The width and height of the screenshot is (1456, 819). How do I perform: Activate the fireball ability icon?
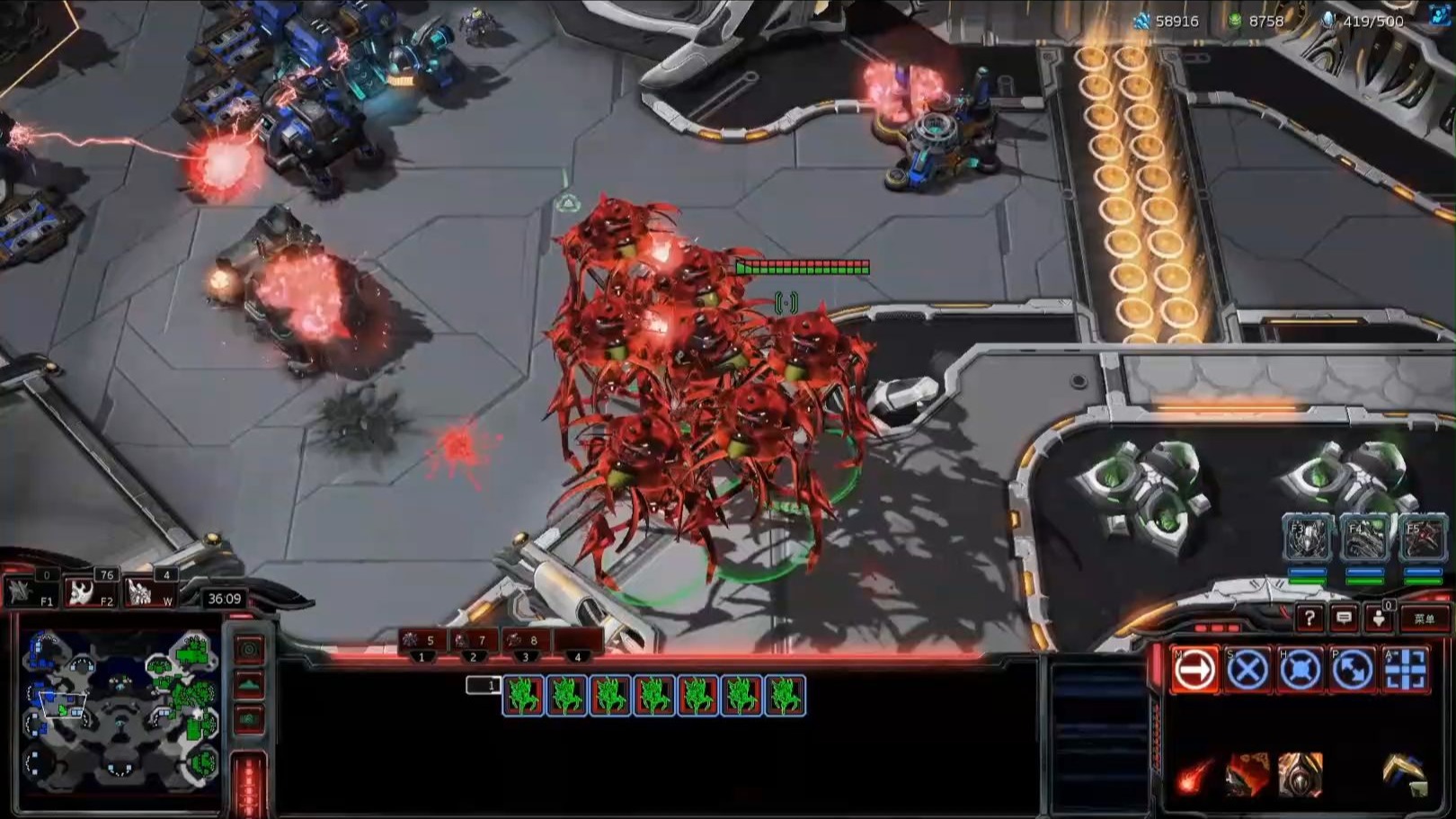coord(1194,775)
